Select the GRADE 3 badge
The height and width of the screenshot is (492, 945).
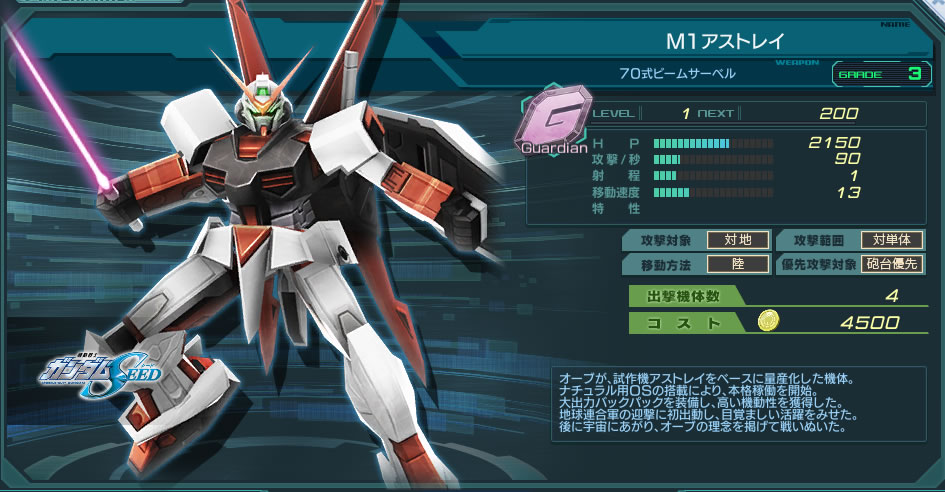tap(876, 74)
